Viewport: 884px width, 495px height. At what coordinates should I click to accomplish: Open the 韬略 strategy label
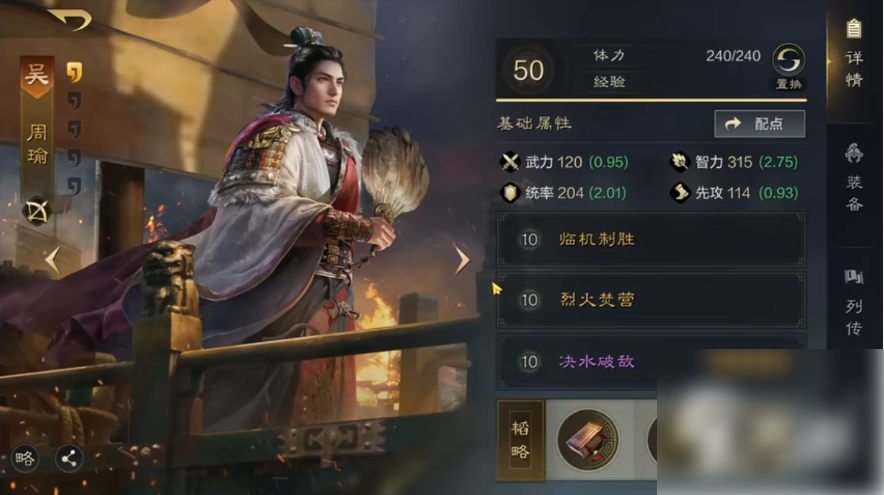(520, 439)
